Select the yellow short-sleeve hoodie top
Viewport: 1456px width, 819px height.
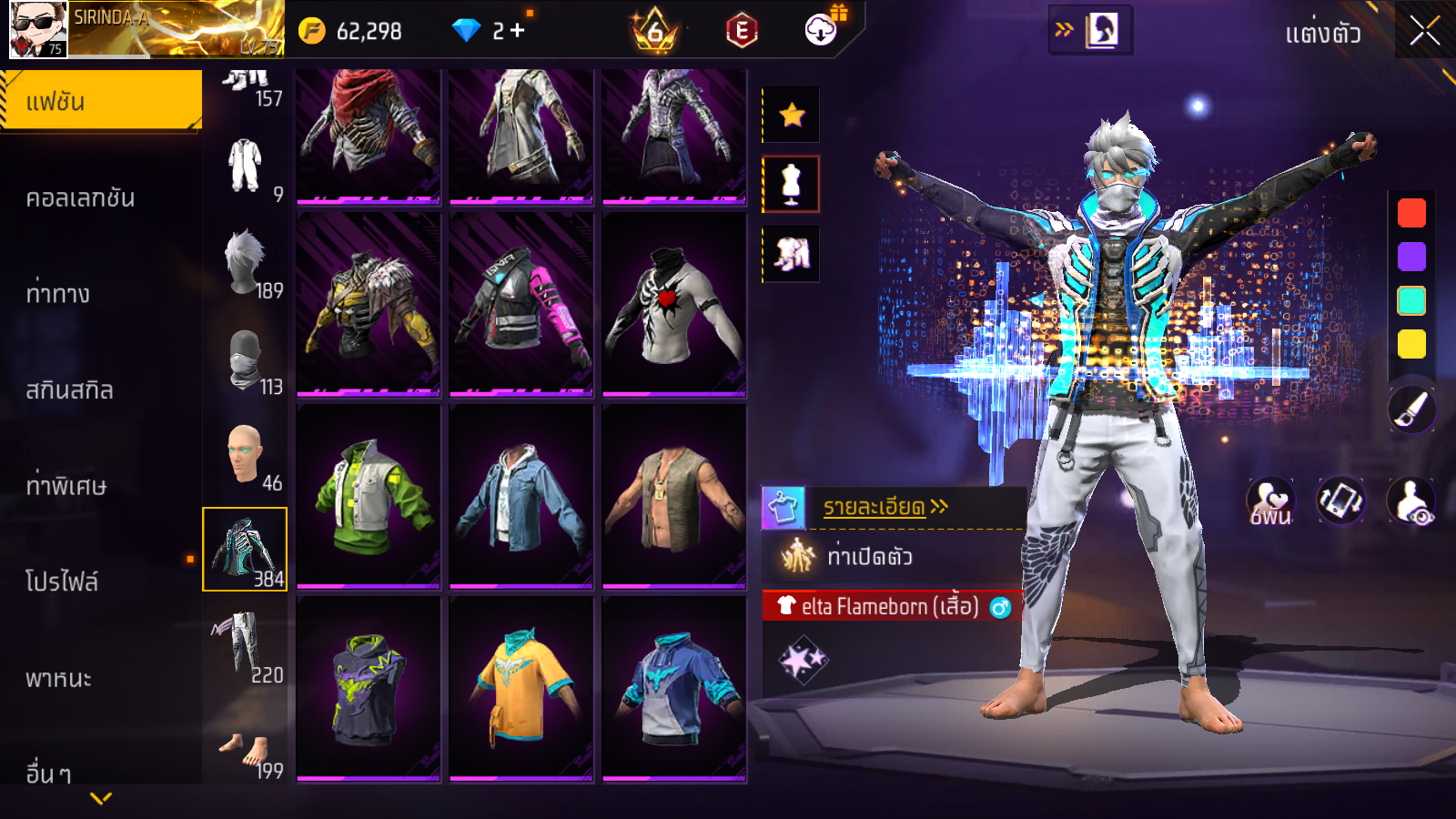pos(521,689)
